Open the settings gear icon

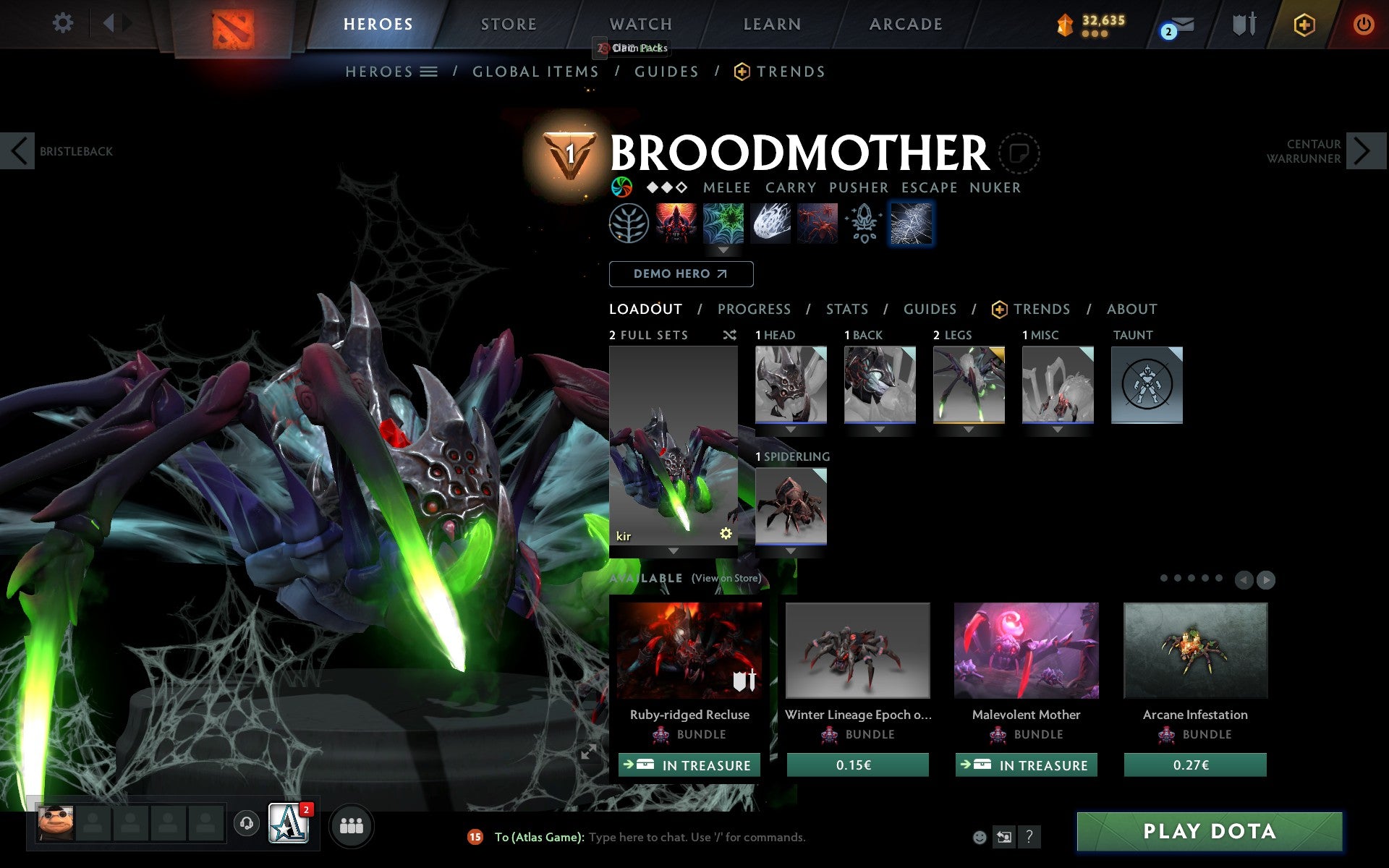(x=64, y=23)
